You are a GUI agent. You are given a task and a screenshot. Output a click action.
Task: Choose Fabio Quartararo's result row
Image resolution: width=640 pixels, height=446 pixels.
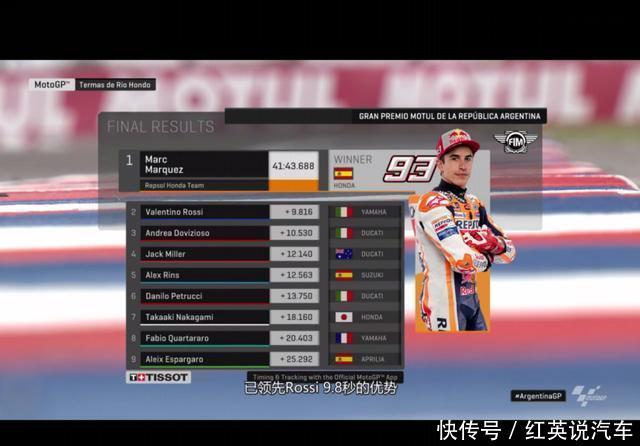tap(263, 338)
